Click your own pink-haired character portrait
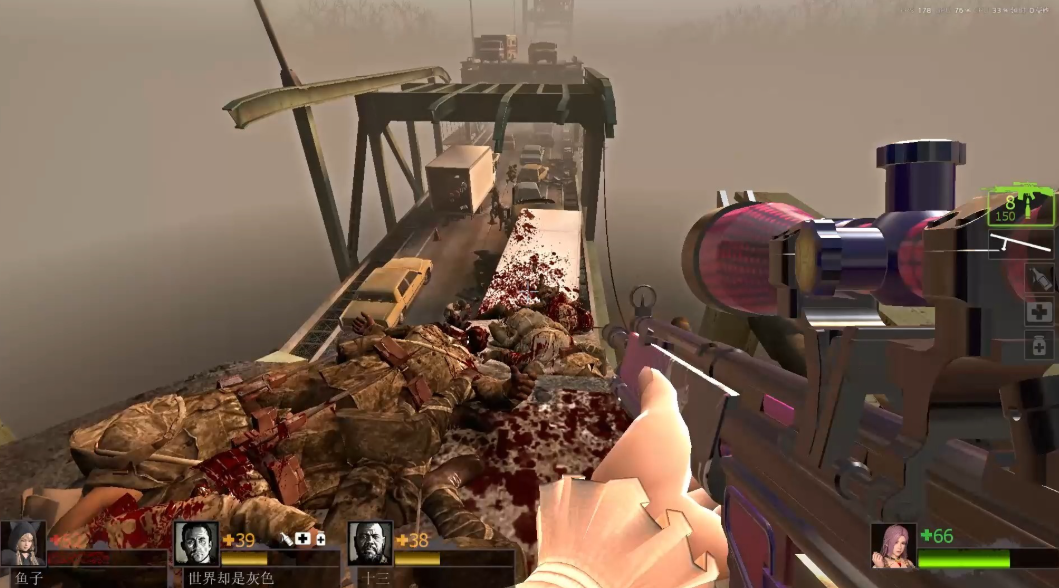 point(892,546)
